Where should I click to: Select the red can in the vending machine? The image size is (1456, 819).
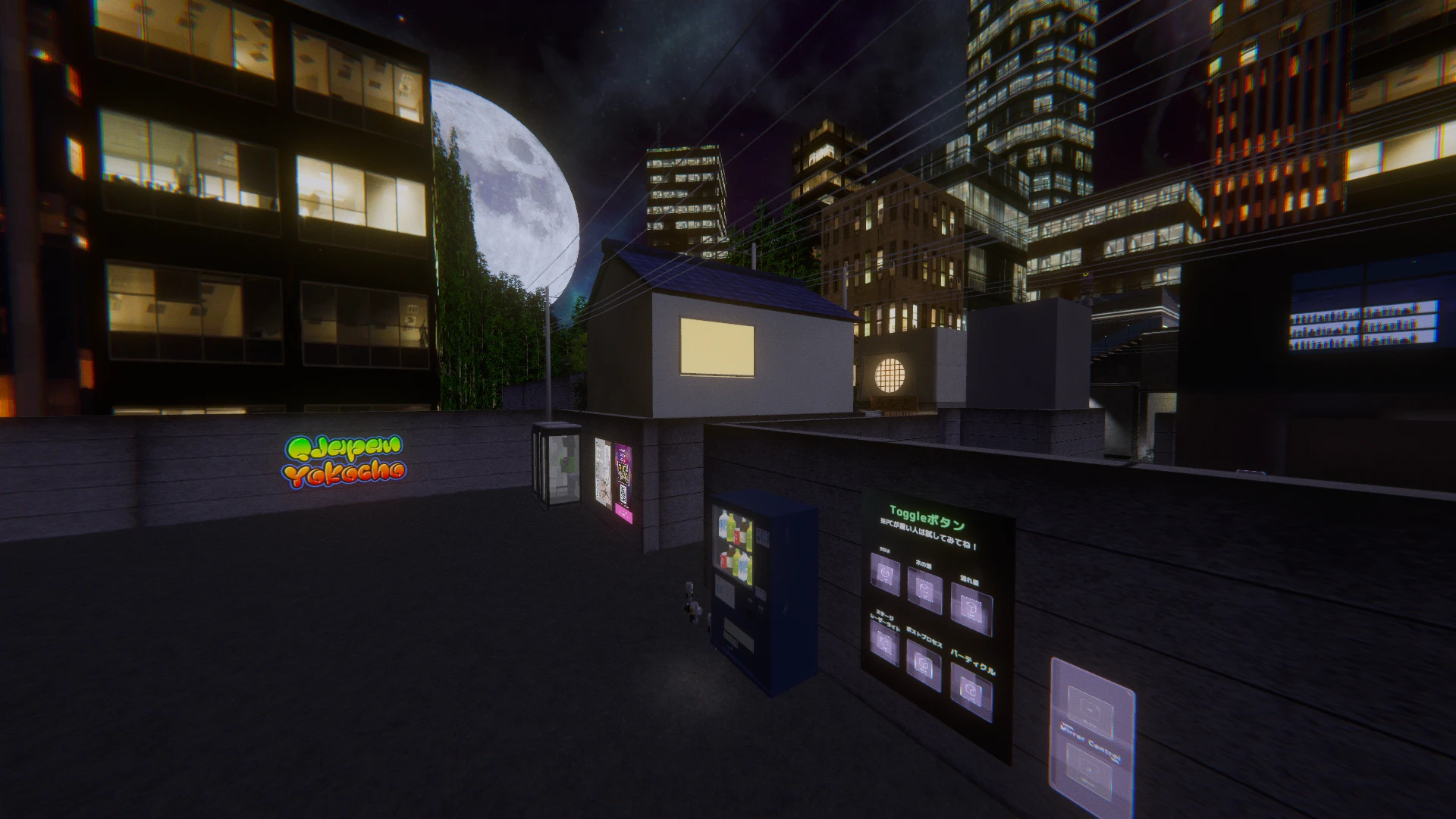pos(737,535)
